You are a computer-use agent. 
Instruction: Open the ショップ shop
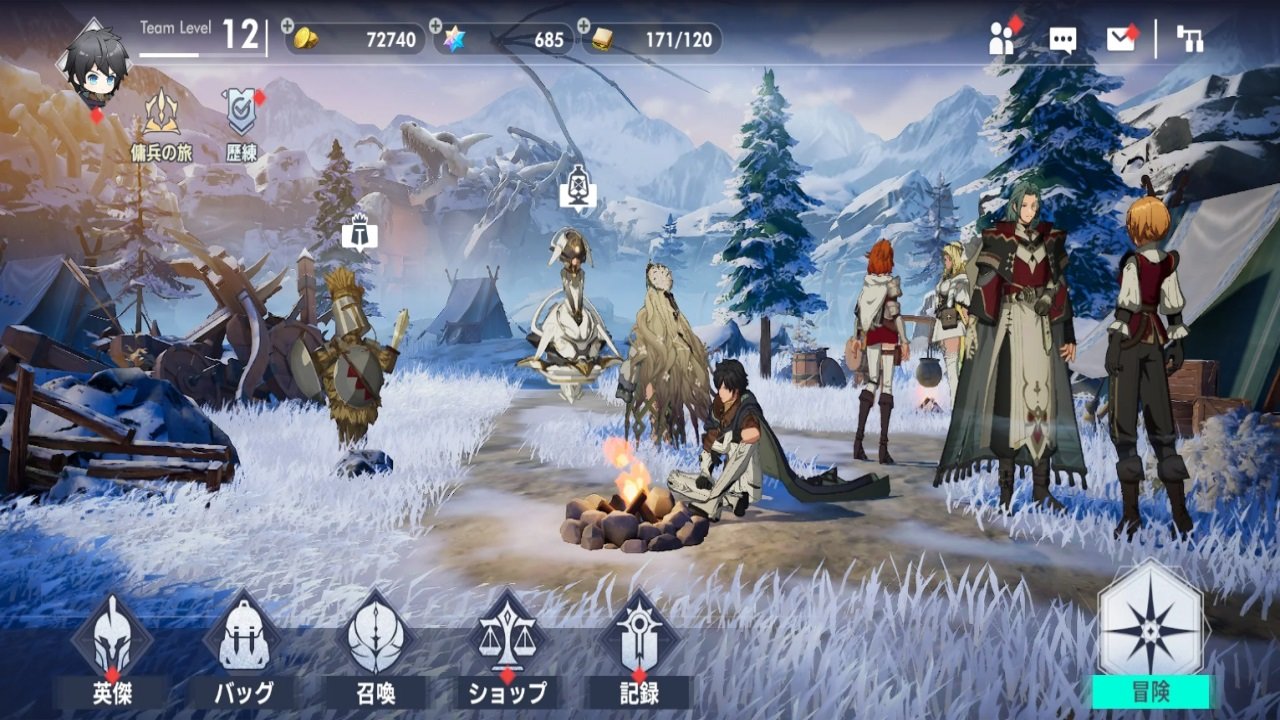pos(508,650)
